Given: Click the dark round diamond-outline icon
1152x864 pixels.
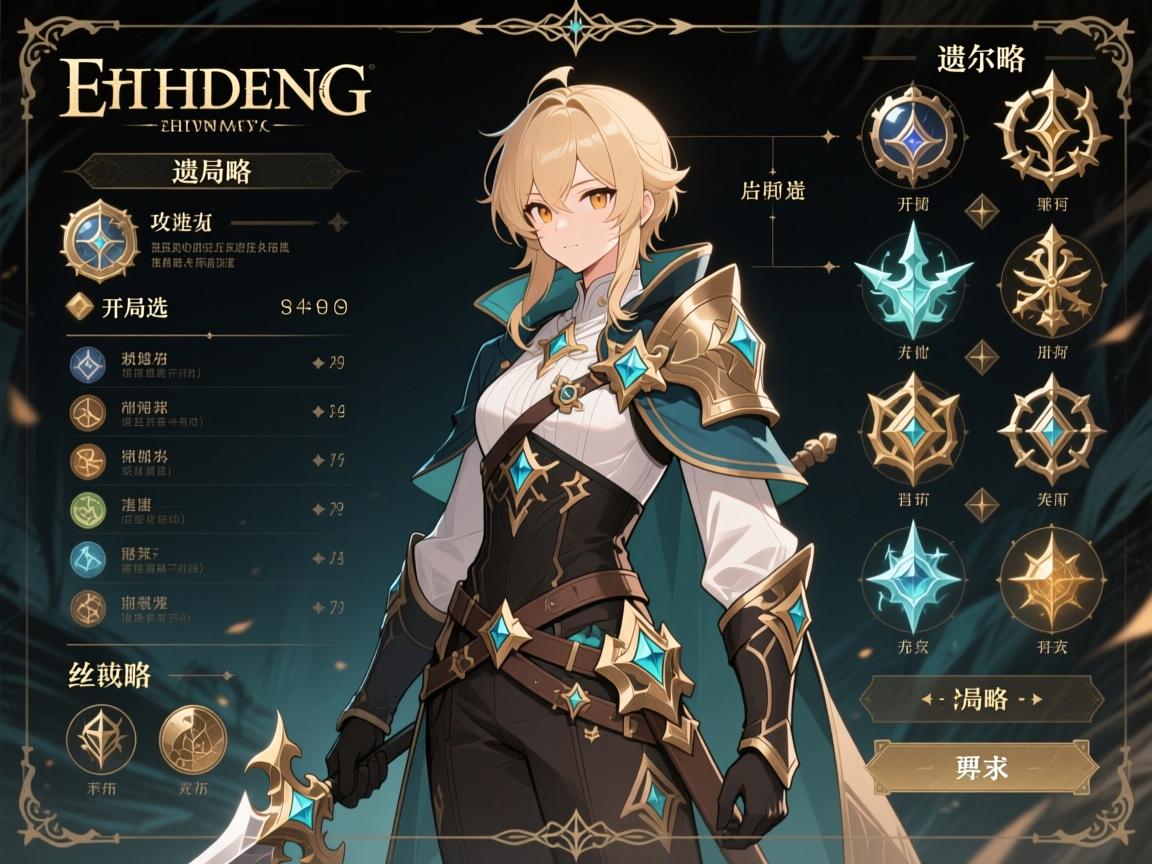Looking at the screenshot, I should click(x=101, y=738).
